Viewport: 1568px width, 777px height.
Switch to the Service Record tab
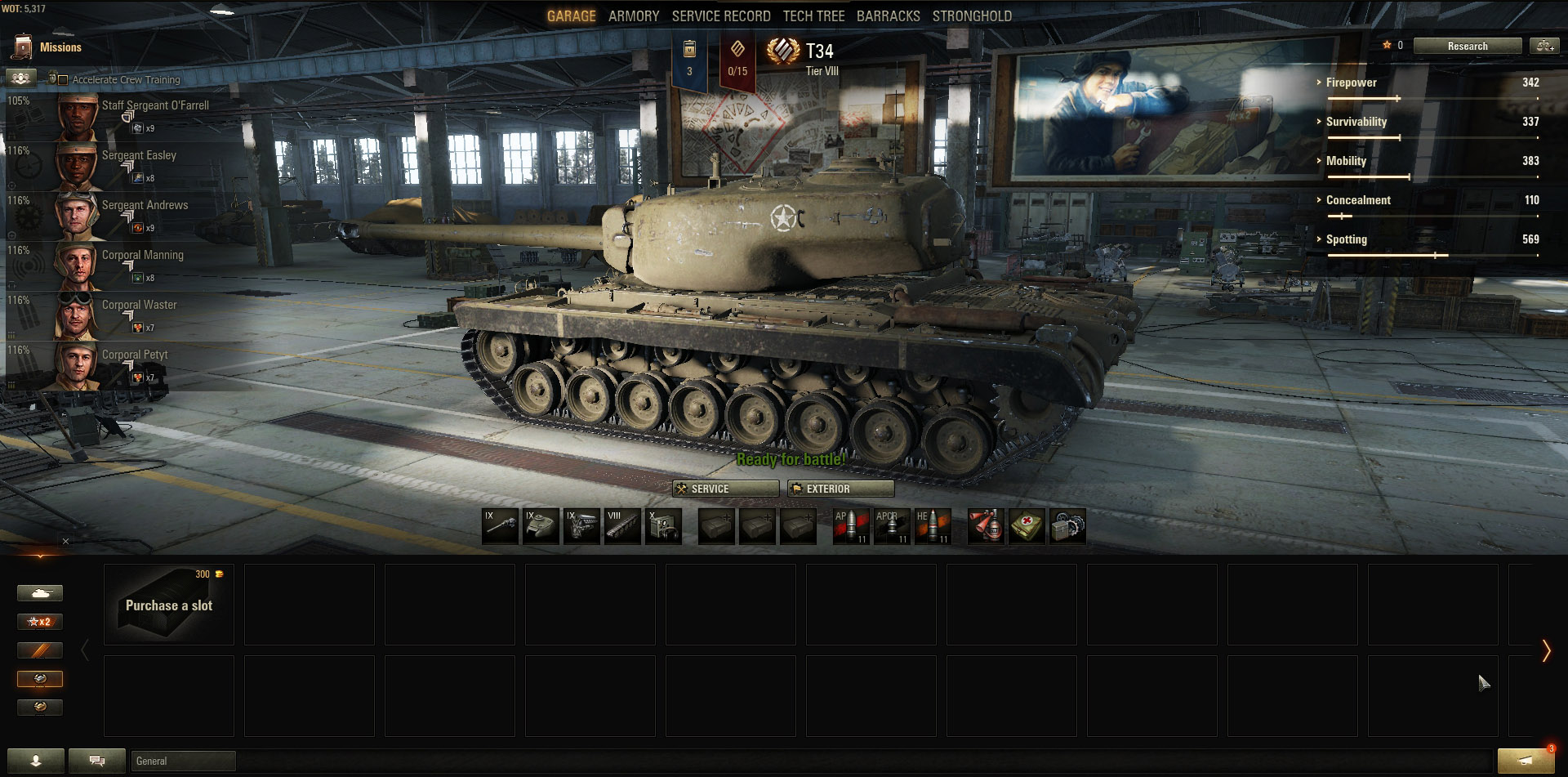721,16
